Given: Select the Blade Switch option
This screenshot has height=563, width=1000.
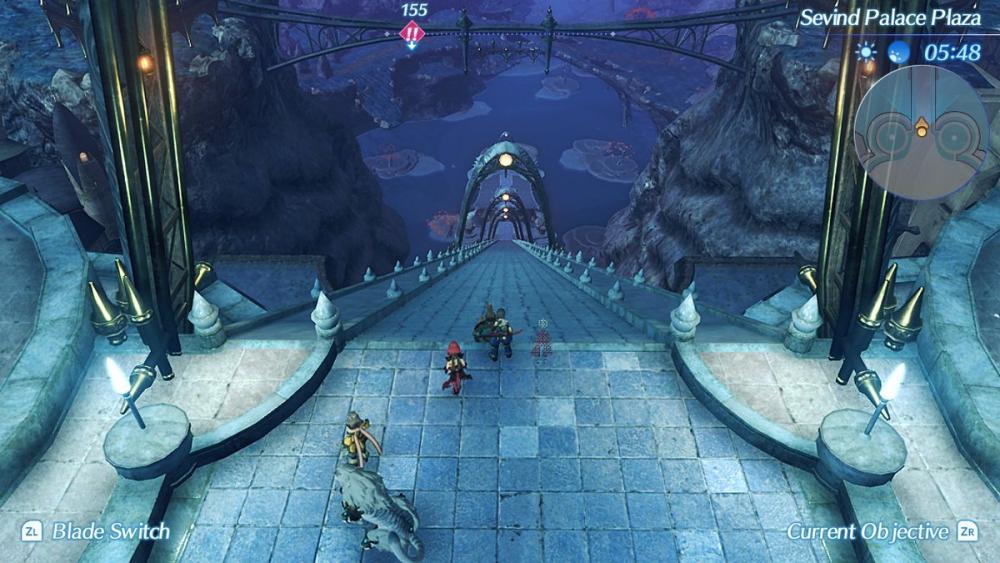Looking at the screenshot, I should click(x=98, y=532).
